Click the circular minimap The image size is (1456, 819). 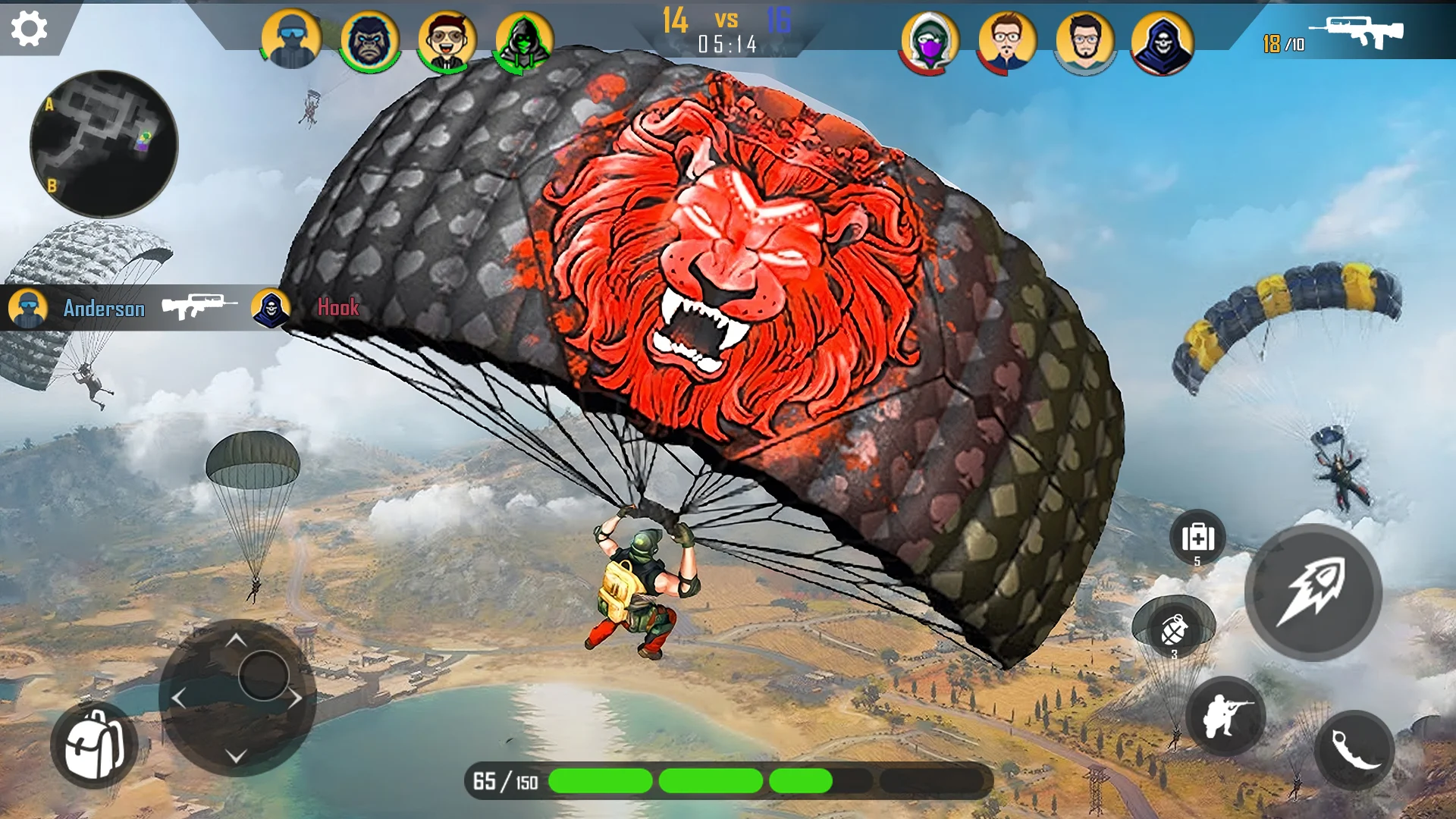tap(104, 144)
